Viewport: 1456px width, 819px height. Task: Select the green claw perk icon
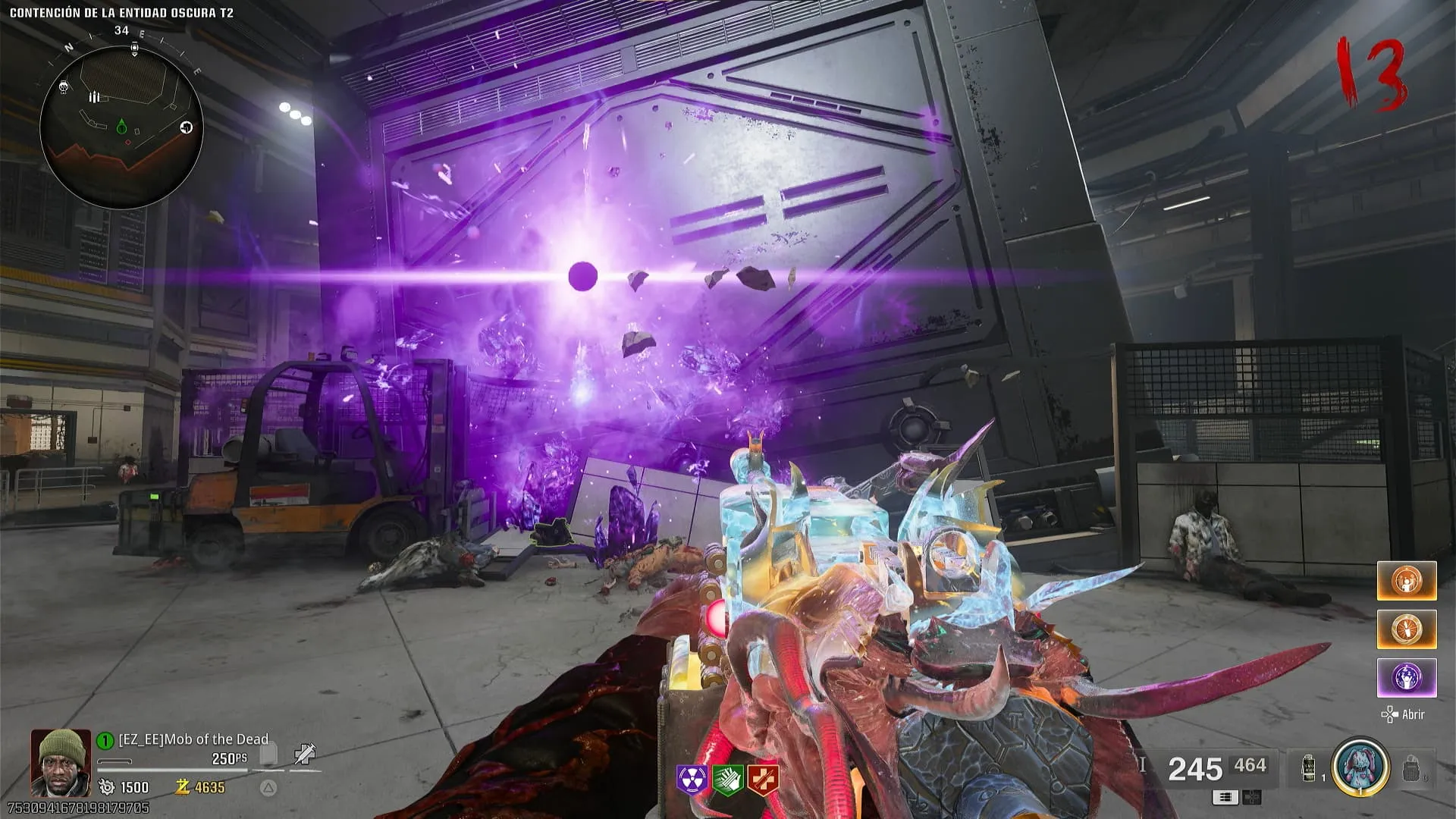point(727,780)
